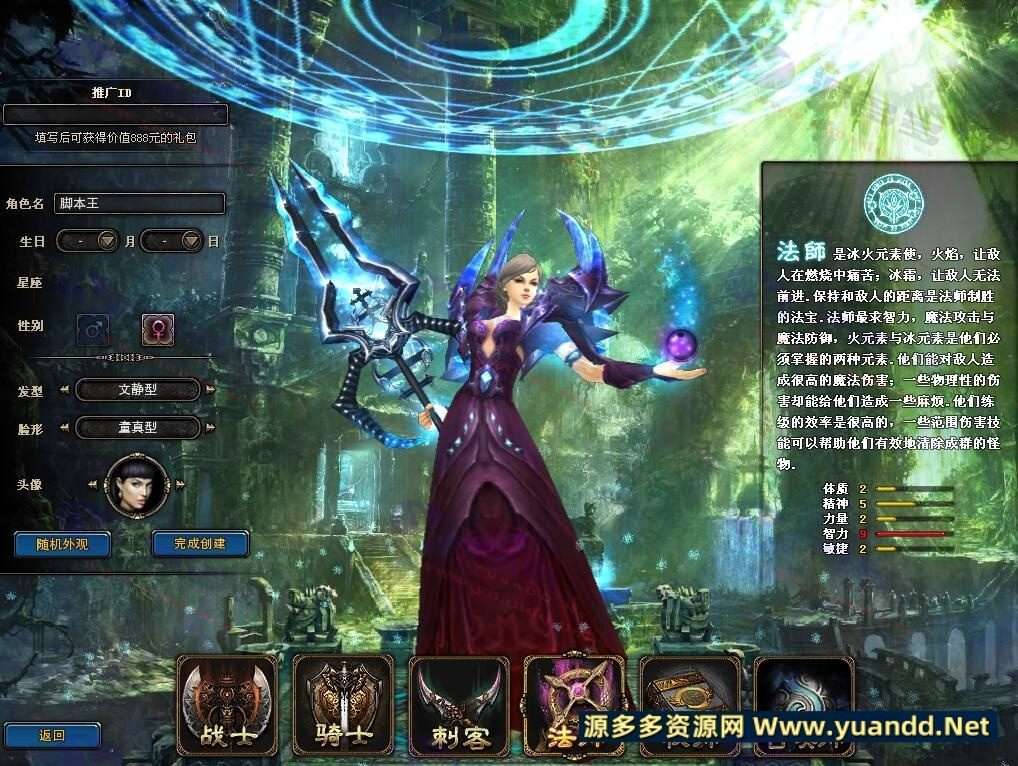Randomize appearance with the 随机外观 button

(62, 544)
